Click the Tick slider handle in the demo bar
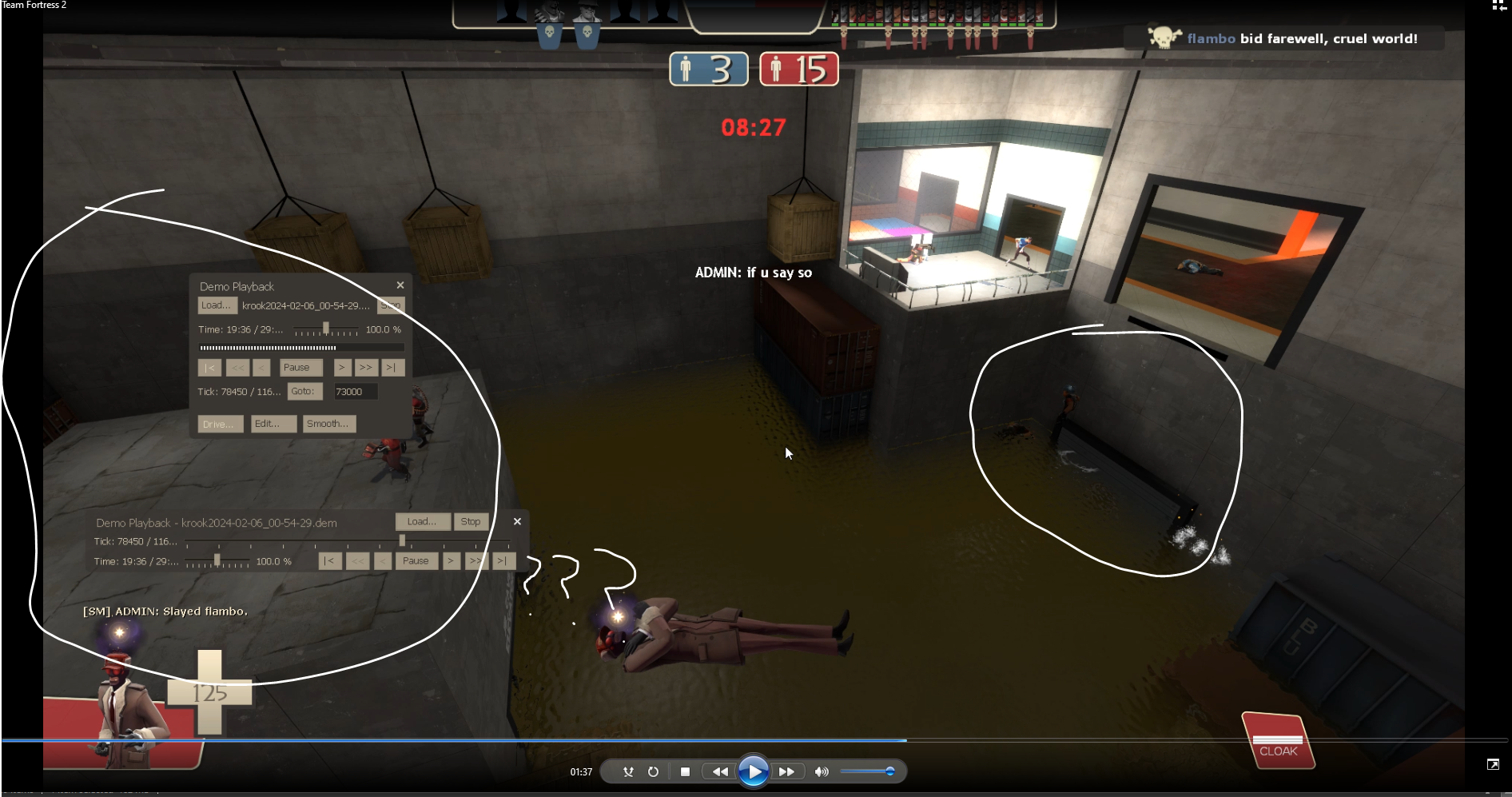The width and height of the screenshot is (1512, 797). click(x=402, y=541)
